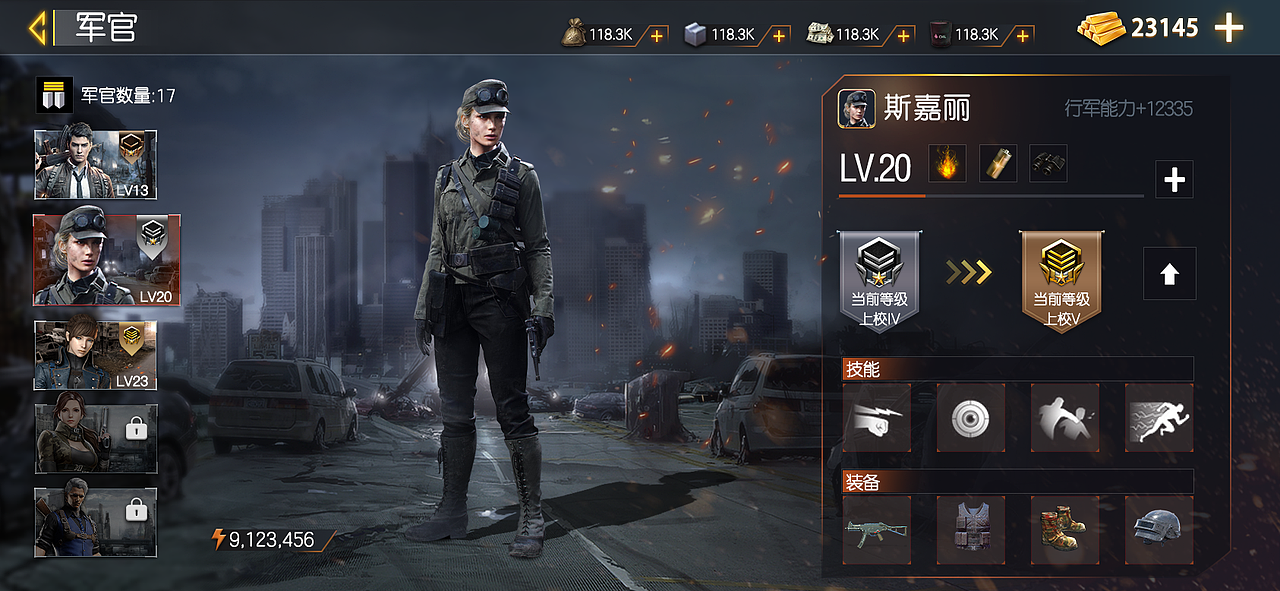Go back with the yellow arrow
Viewport: 1280px width, 591px height.
(x=38, y=28)
